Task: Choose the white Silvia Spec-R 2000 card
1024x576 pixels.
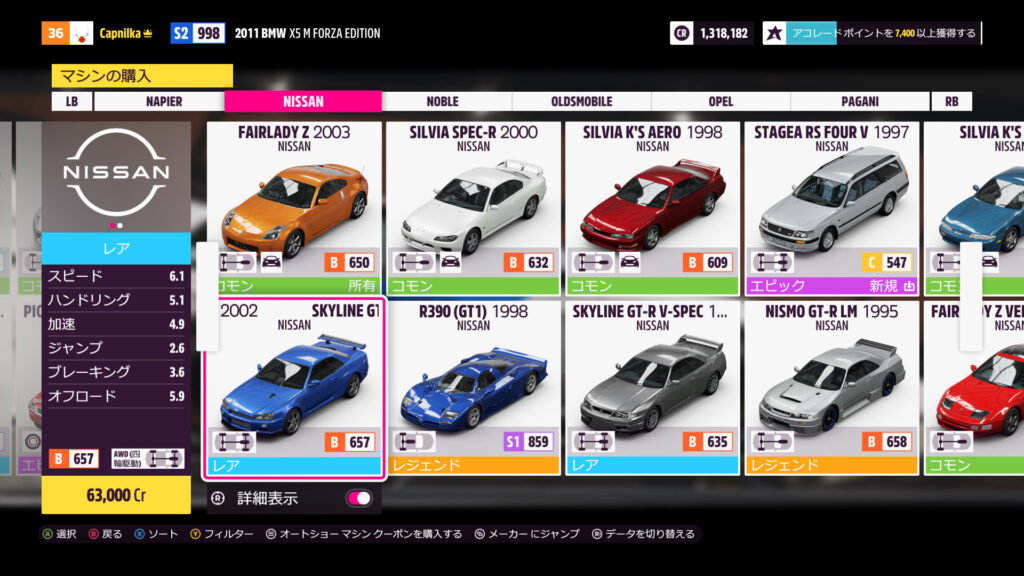Action: (473, 208)
